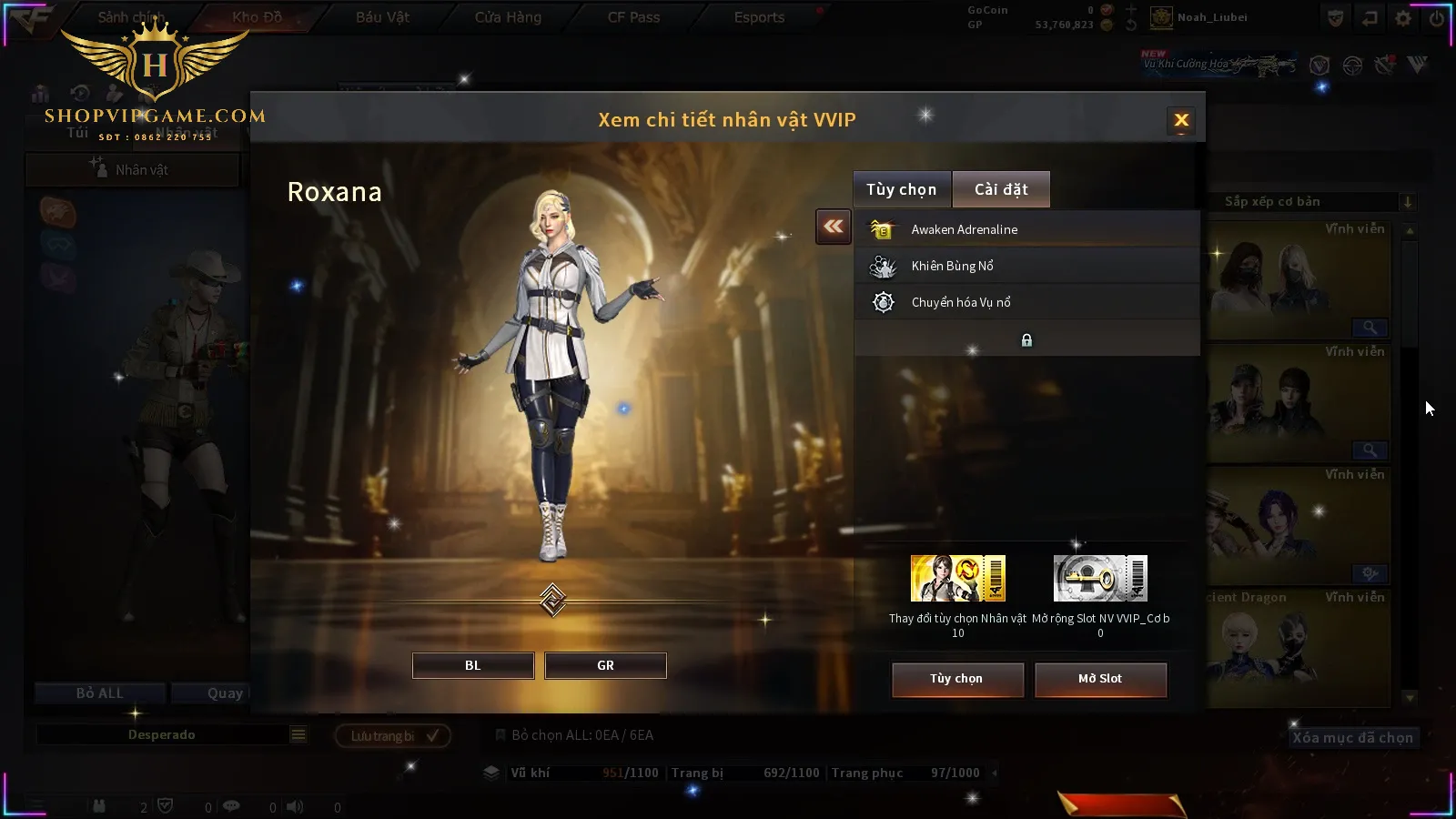Open the Esports section

point(759,17)
